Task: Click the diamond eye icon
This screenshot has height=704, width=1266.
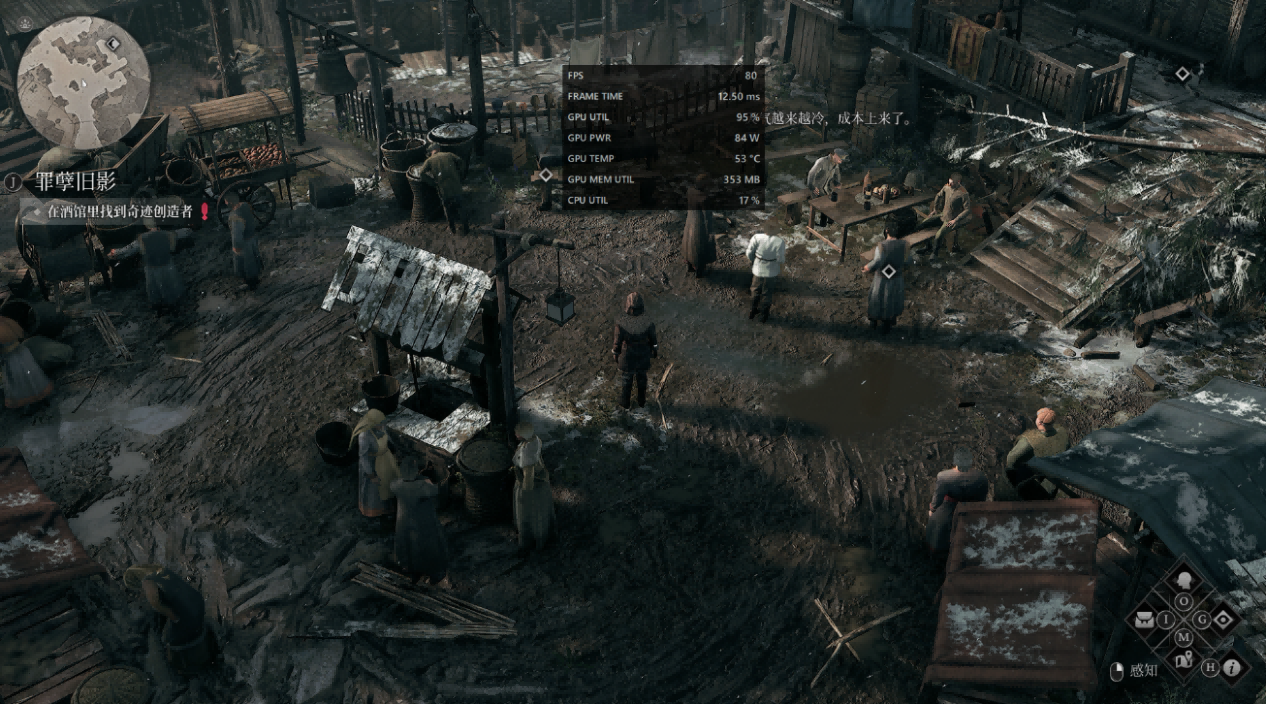Action: click(1222, 620)
